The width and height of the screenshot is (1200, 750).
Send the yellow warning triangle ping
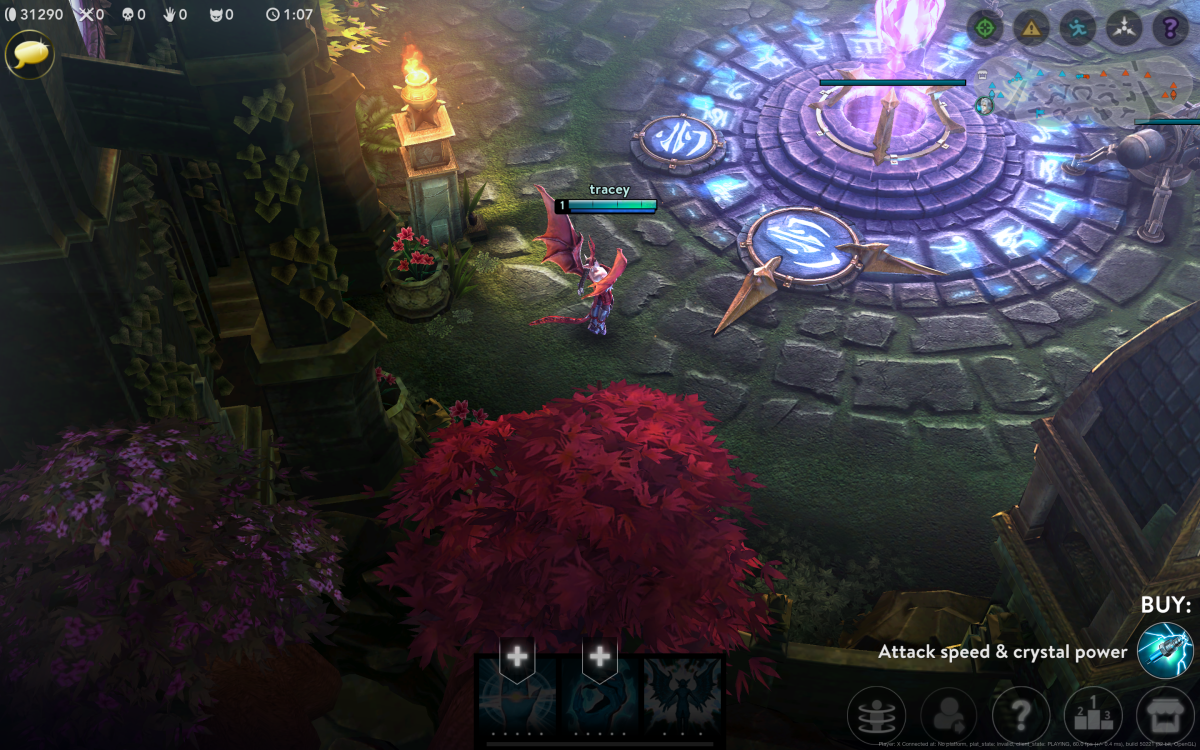(x=1031, y=27)
